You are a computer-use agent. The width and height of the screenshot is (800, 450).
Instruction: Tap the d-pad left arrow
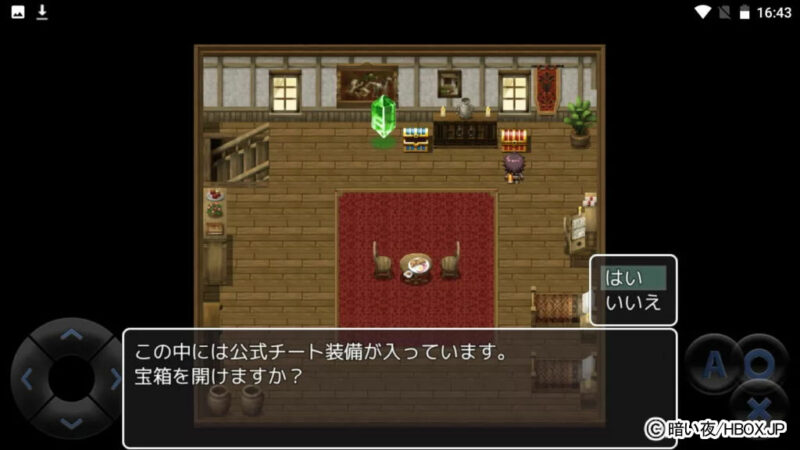point(27,379)
